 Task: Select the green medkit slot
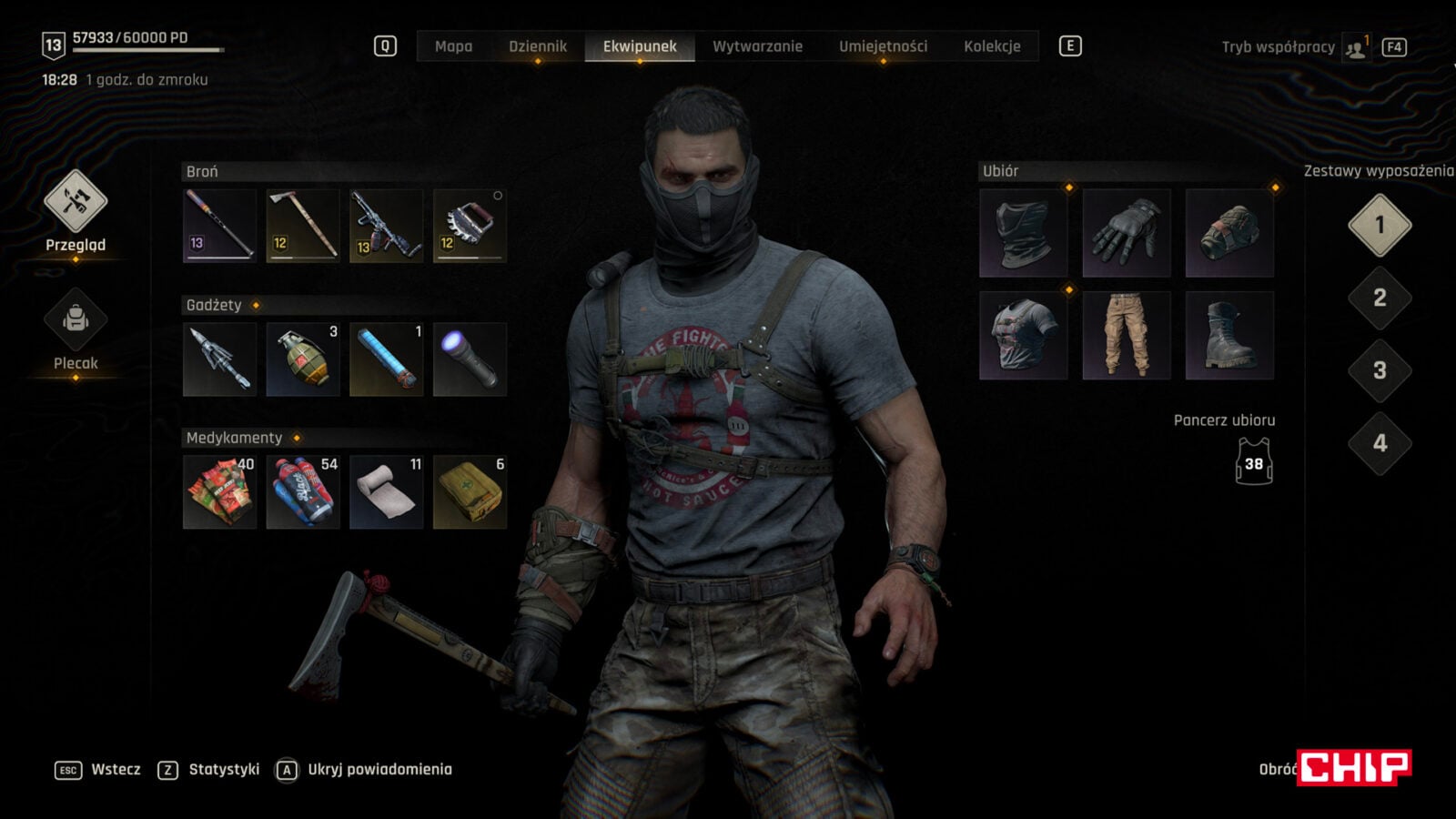pyautogui.click(x=470, y=492)
